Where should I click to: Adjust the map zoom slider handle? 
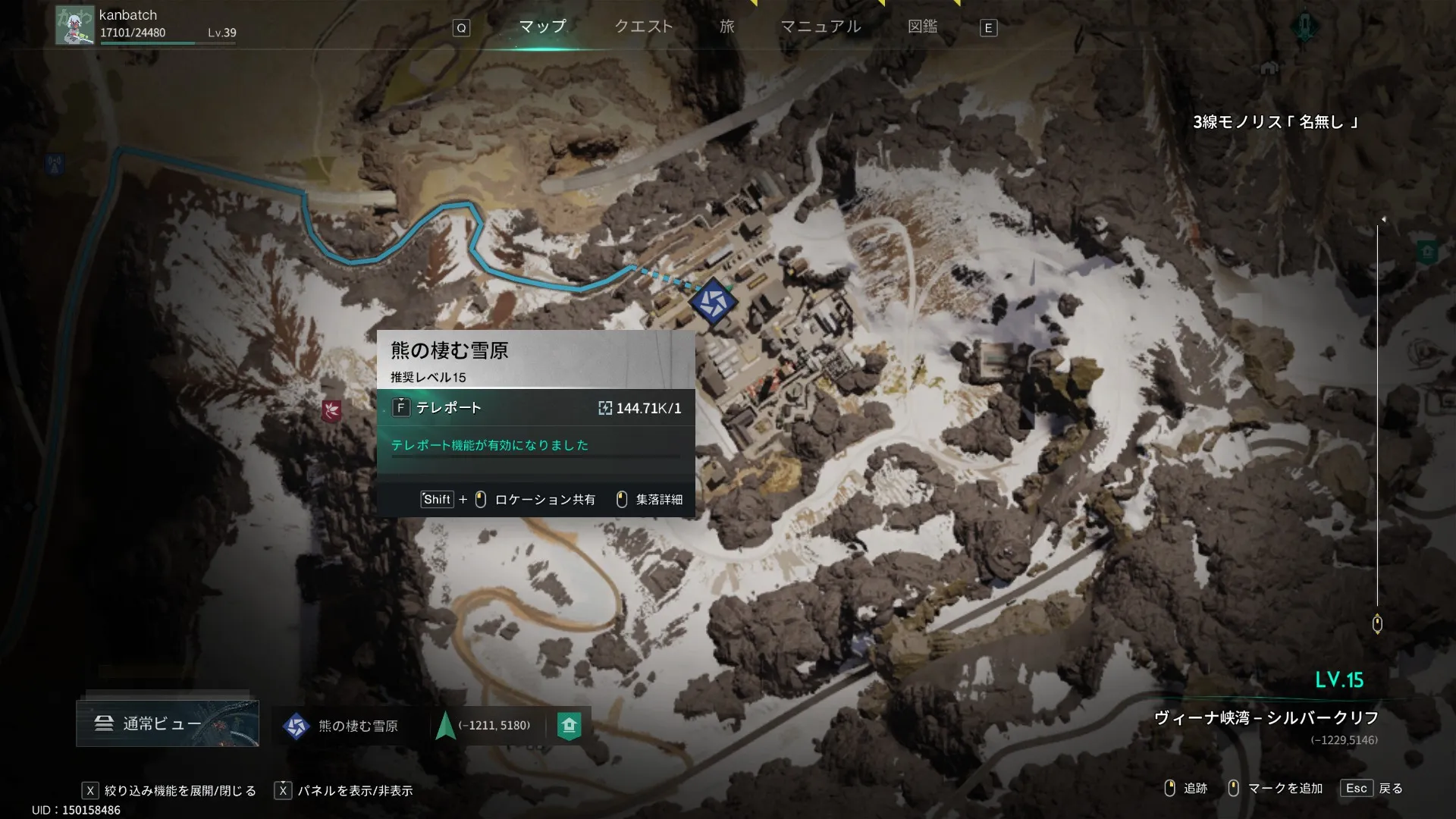pyautogui.click(x=1377, y=623)
